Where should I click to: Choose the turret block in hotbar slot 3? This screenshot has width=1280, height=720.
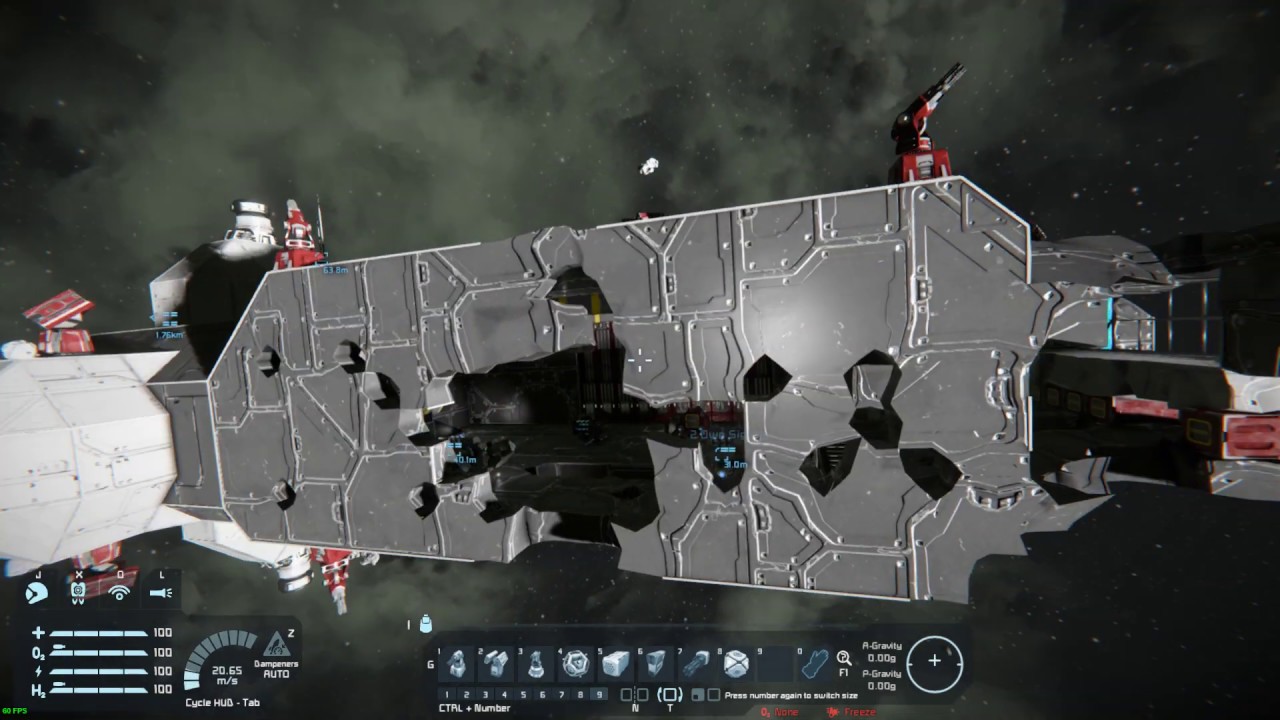(537, 664)
